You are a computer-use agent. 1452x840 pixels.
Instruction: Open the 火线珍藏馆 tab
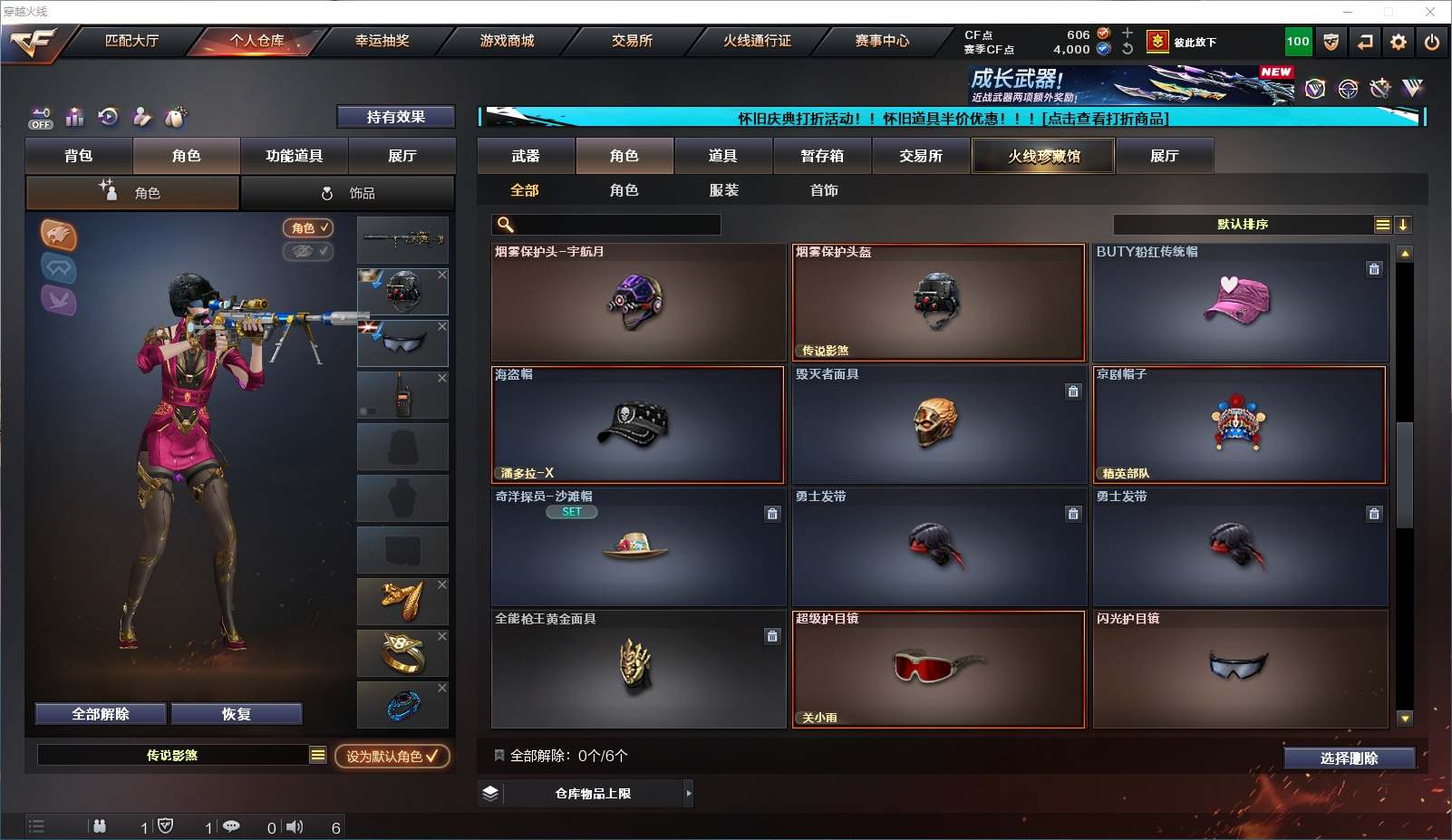[1043, 156]
